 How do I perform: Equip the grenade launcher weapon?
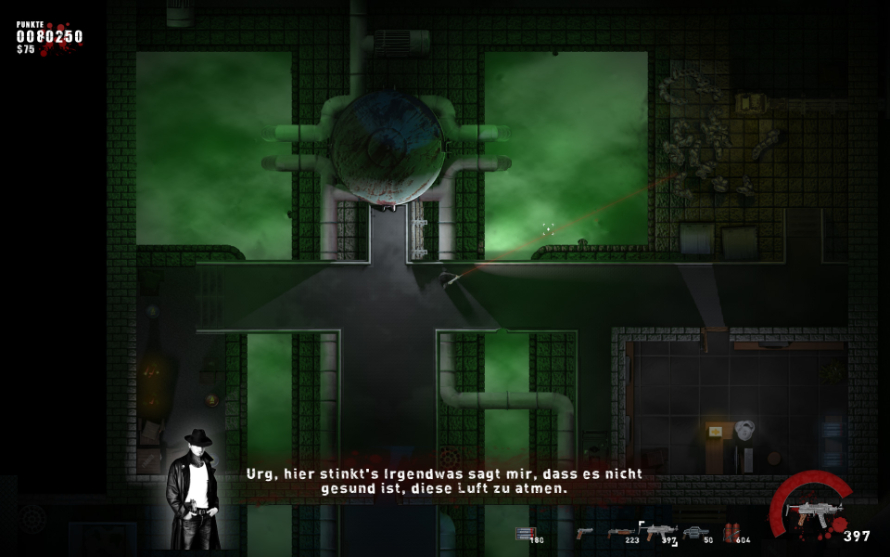pos(696,533)
